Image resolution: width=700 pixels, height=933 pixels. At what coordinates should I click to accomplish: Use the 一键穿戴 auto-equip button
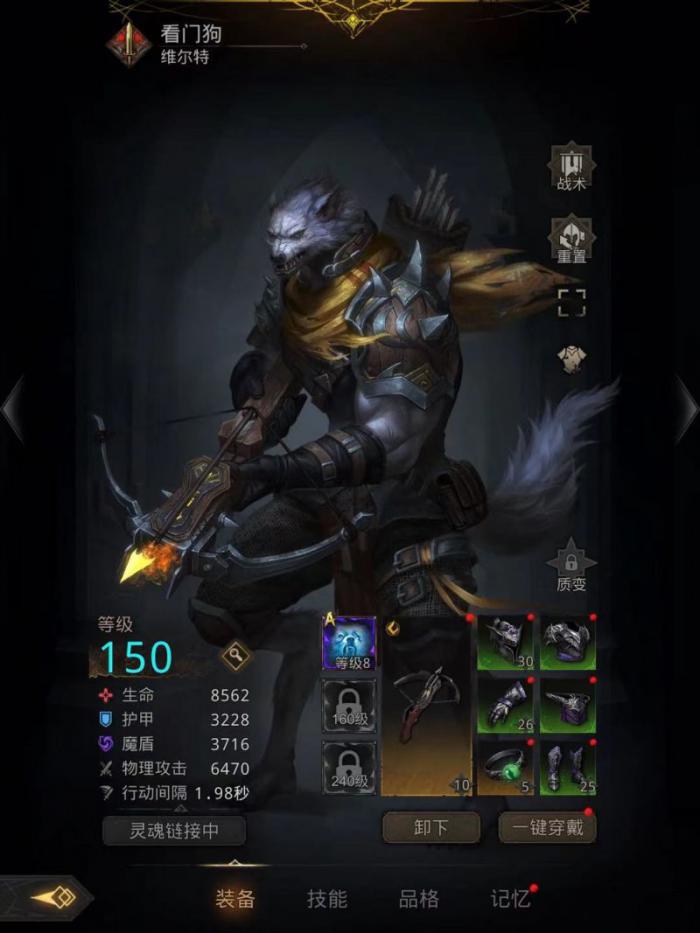(x=547, y=828)
